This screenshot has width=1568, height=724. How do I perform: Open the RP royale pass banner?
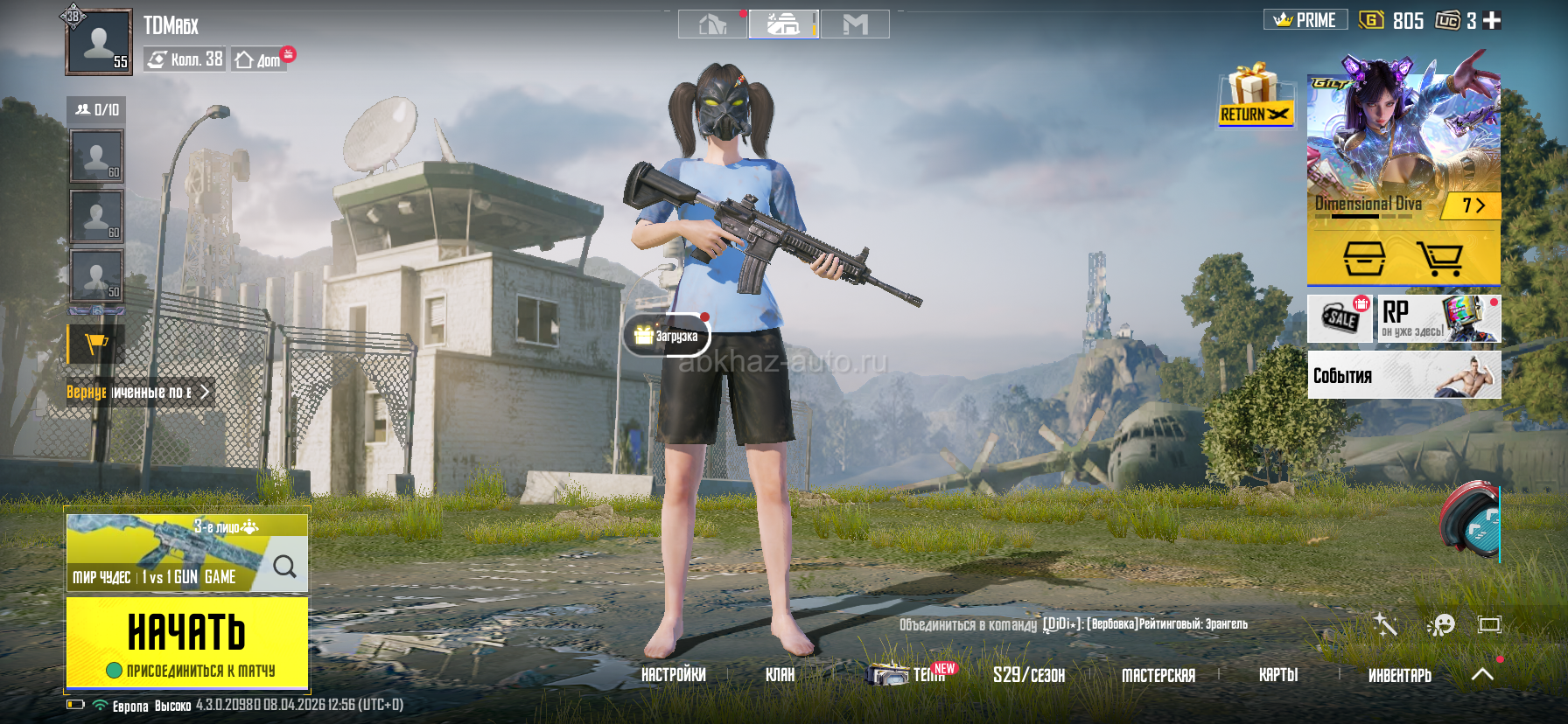pos(1438,318)
